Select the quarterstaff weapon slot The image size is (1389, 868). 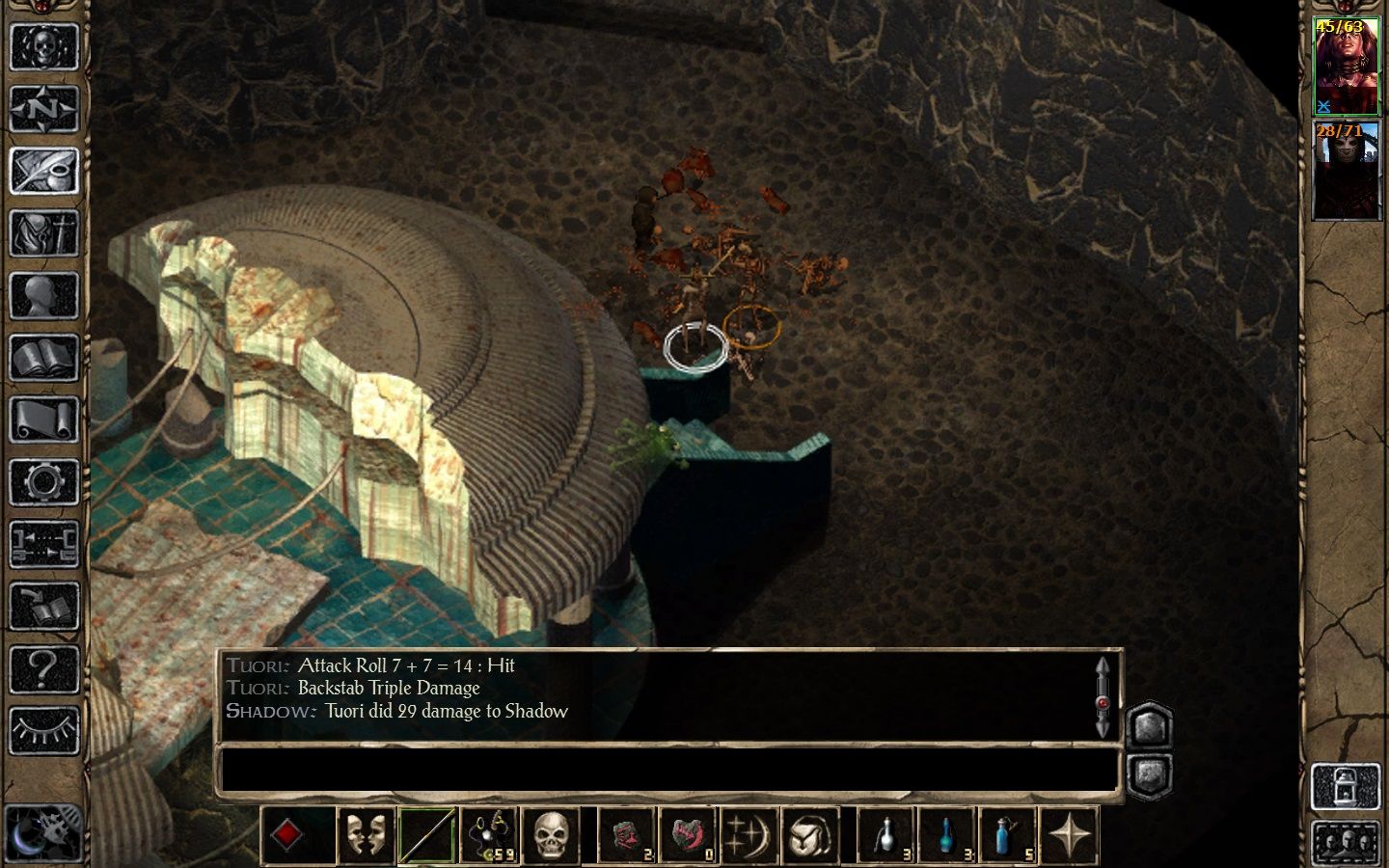[427, 835]
